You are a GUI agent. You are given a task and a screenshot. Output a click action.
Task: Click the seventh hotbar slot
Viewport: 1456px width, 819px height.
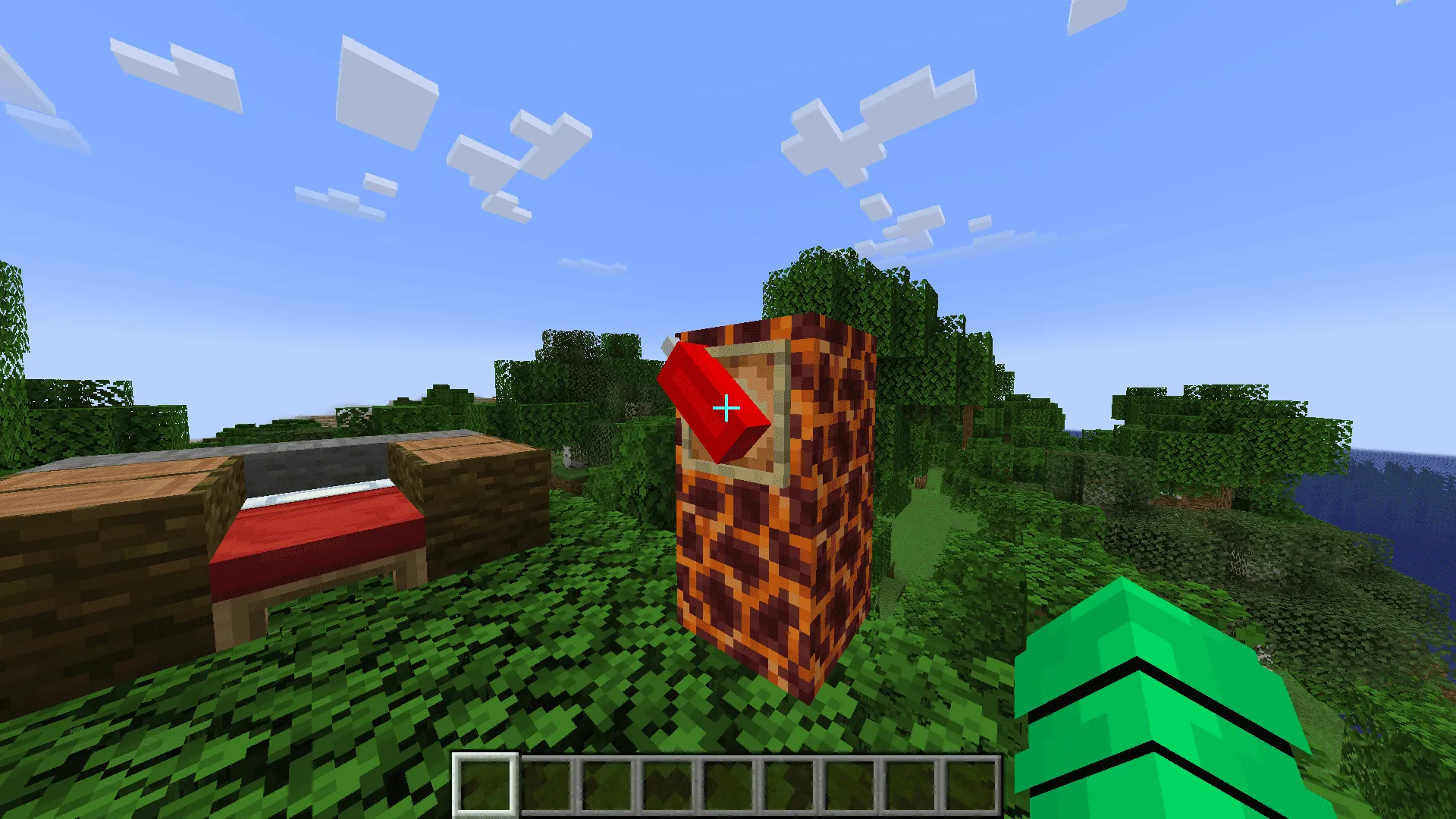pos(849,785)
